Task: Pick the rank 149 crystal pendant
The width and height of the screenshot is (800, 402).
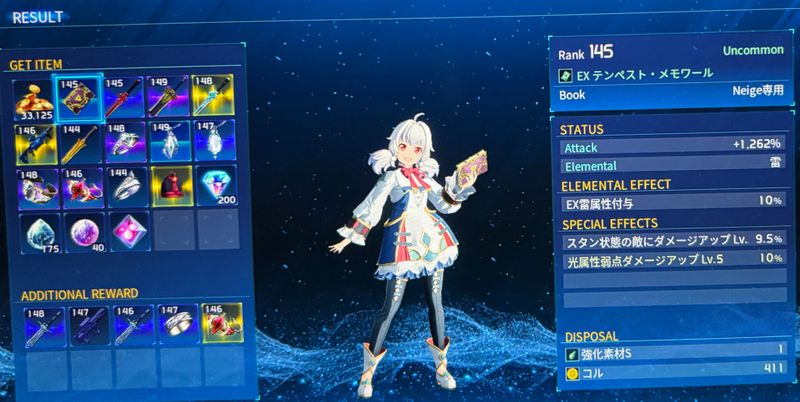Action: (x=169, y=142)
